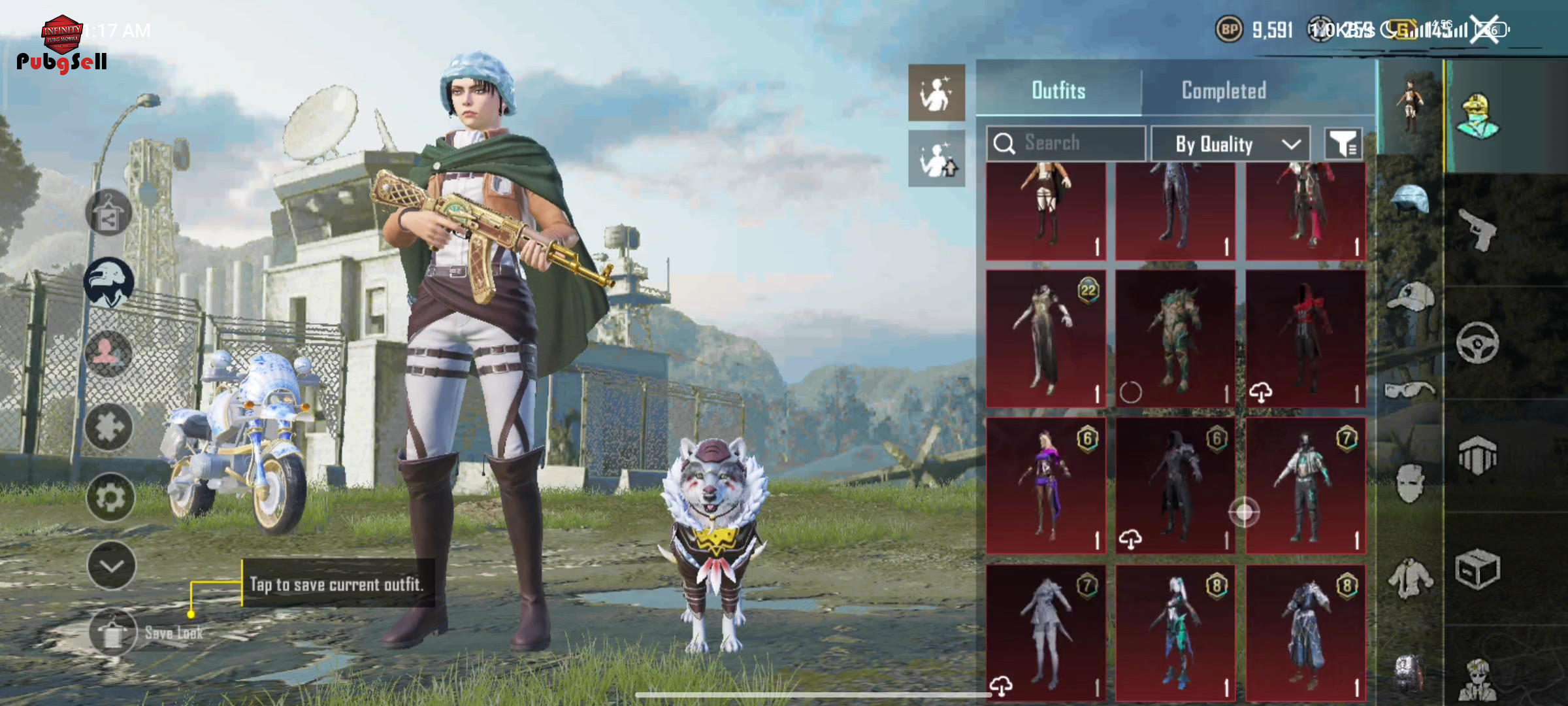This screenshot has width=1568, height=706.
Task: Choose the dark gown outfit marked 22
Action: 1045,339
